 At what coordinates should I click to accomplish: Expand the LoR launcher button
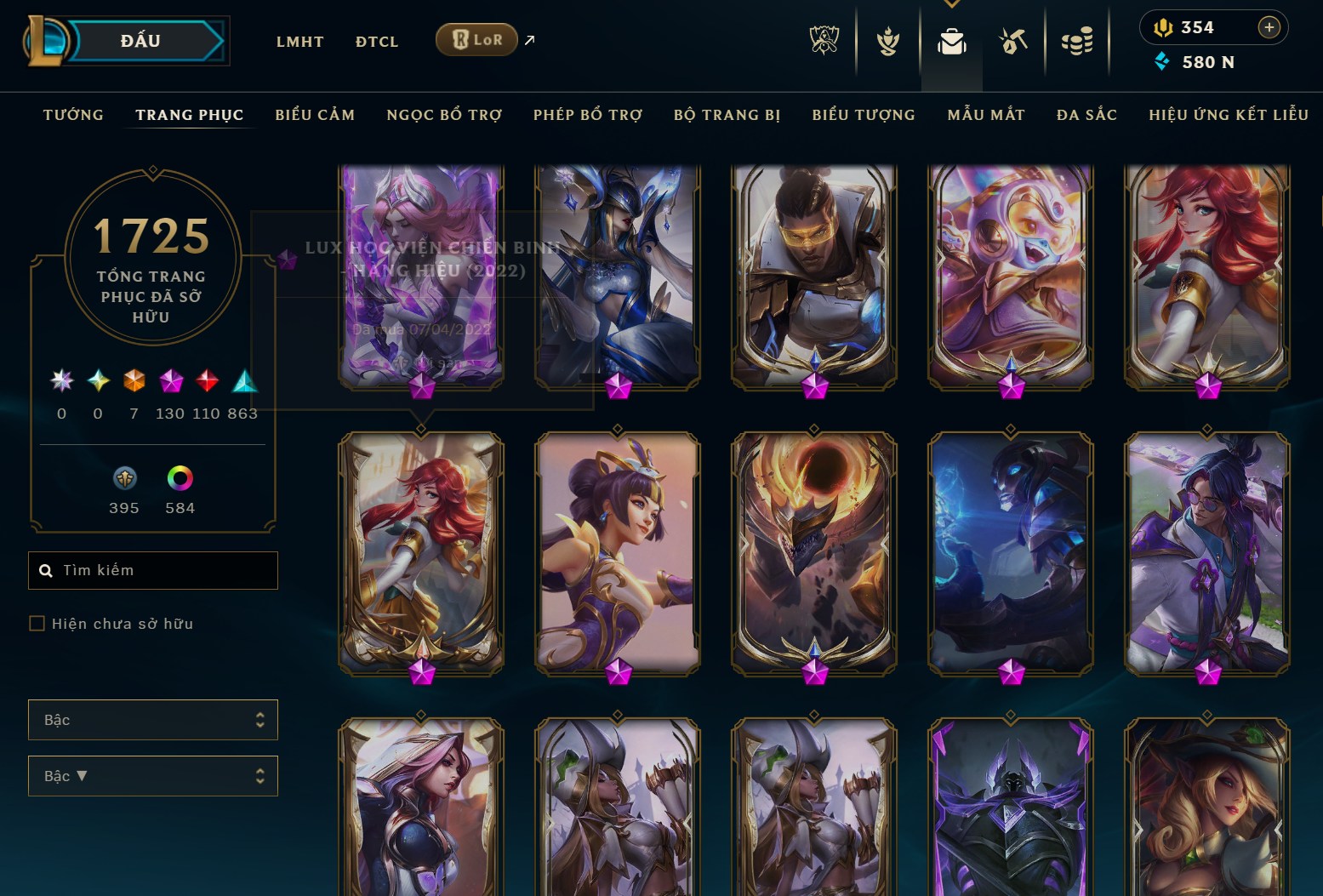tap(476, 39)
